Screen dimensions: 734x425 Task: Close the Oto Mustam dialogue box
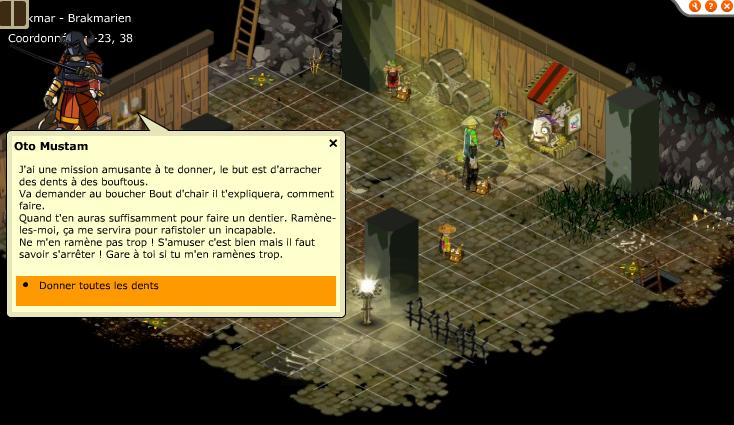click(x=333, y=144)
